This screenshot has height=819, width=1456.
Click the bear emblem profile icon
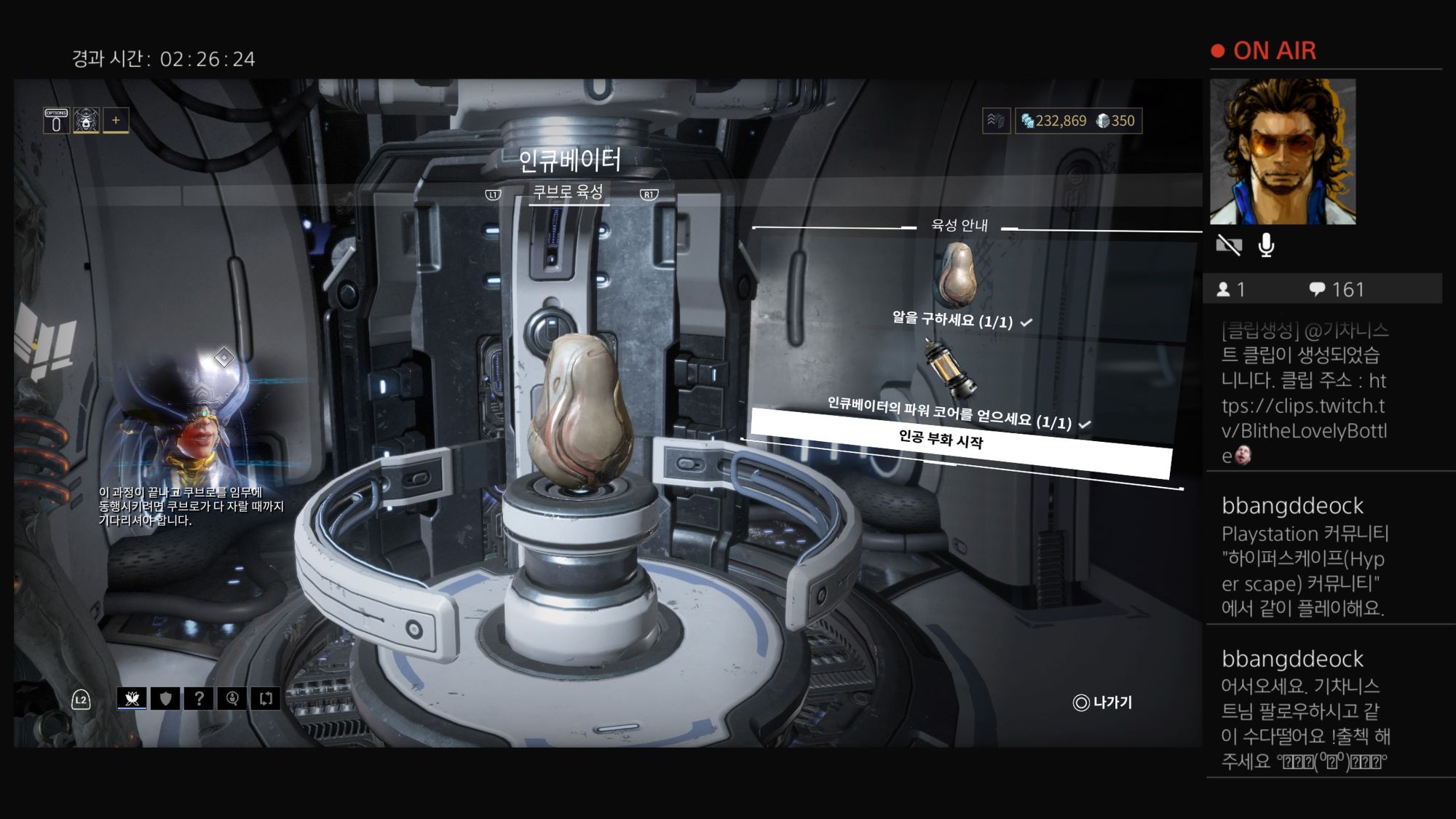pyautogui.click(x=86, y=121)
